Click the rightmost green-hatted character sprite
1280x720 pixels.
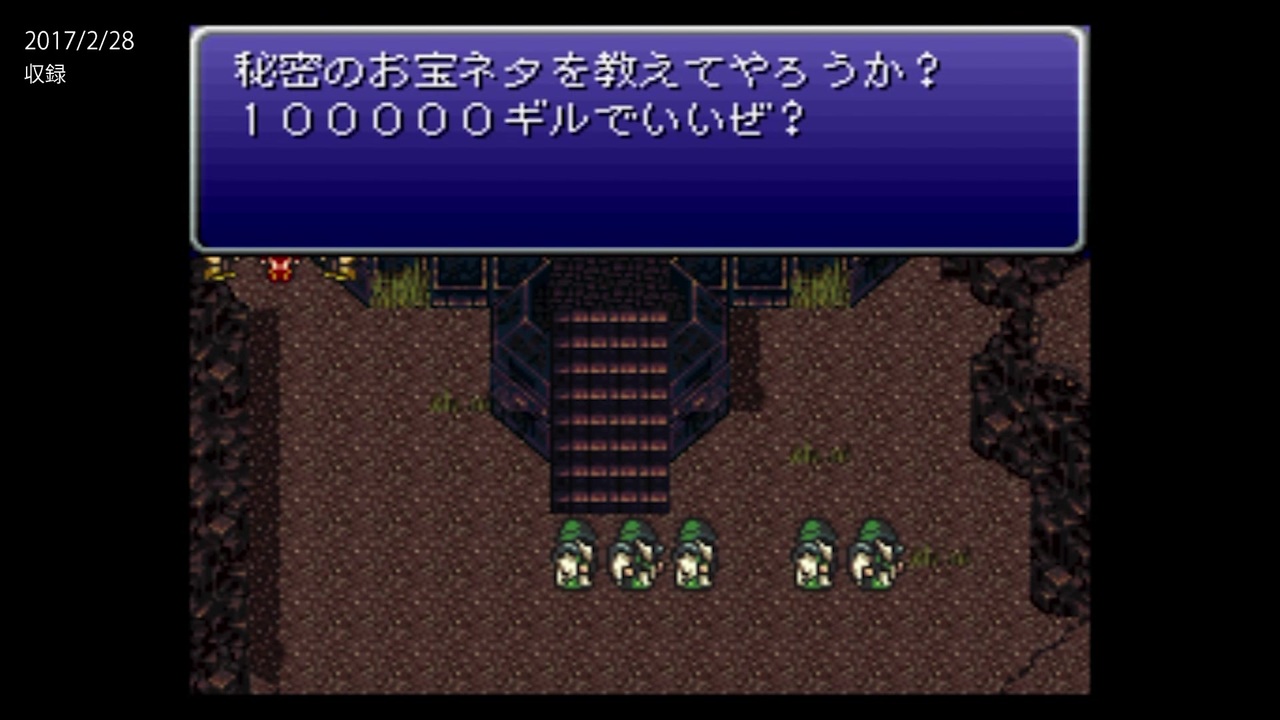[x=875, y=555]
